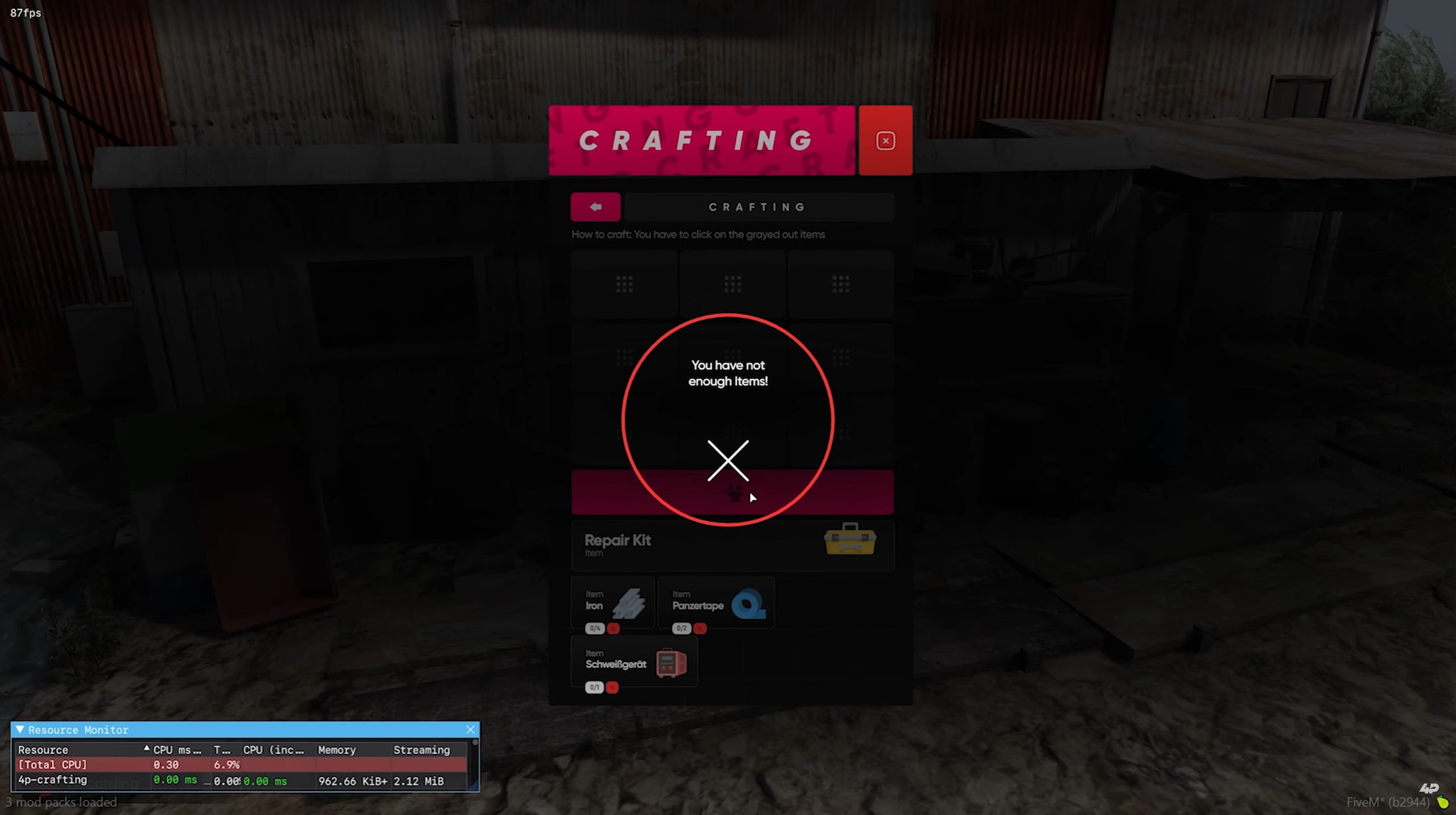The width and height of the screenshot is (1456, 815).
Task: Click the top-left empty crafting slot
Action: click(624, 283)
